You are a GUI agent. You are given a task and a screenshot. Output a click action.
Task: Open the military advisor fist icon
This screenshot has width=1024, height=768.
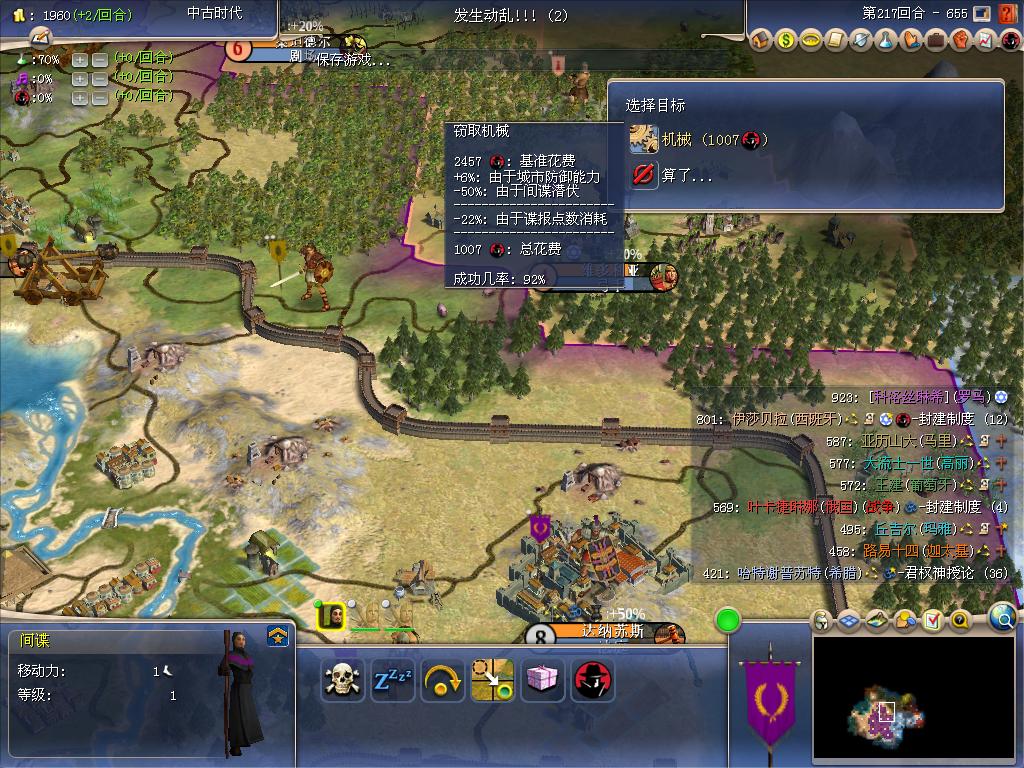click(960, 41)
